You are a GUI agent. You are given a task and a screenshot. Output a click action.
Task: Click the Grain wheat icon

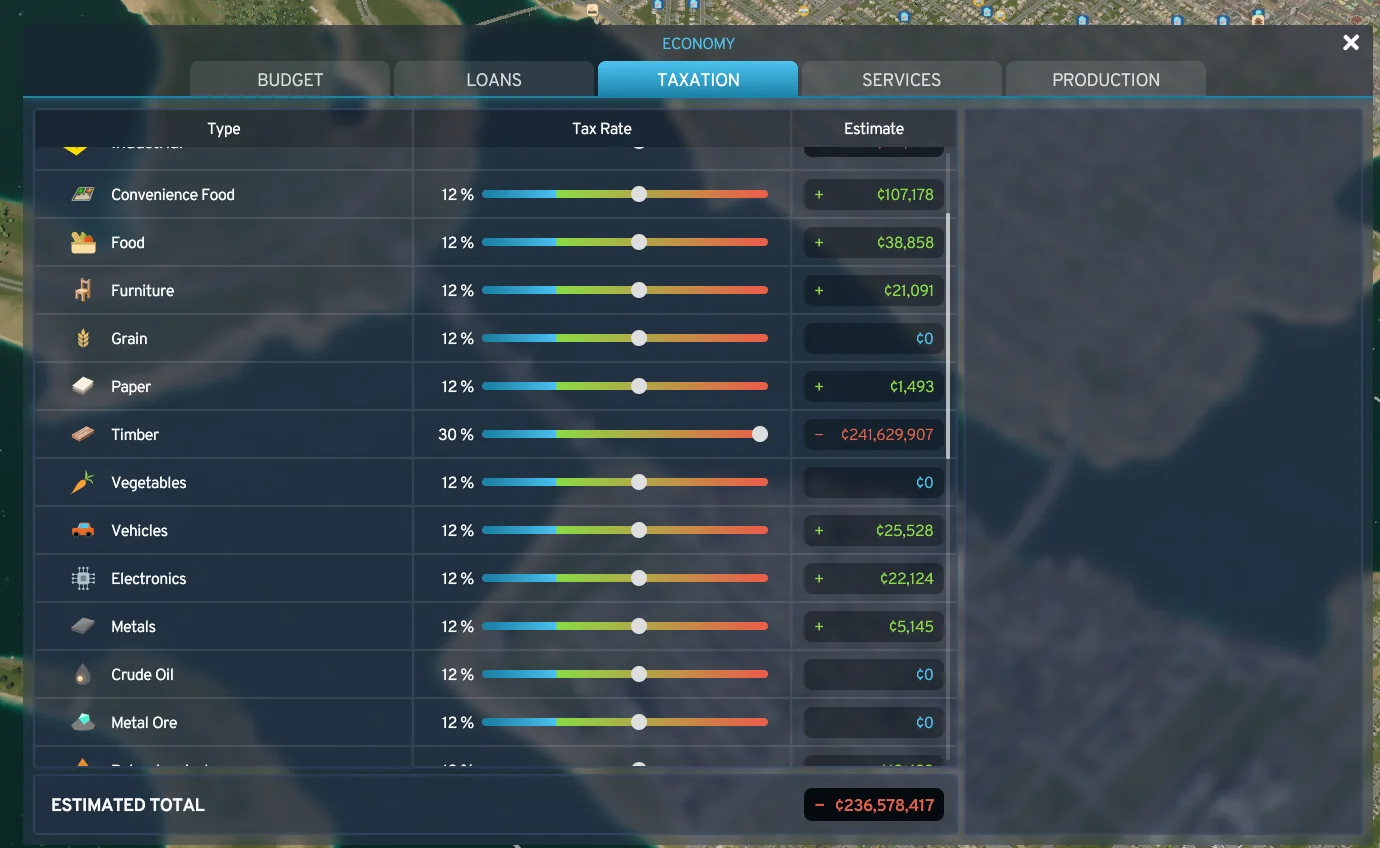coord(81,338)
